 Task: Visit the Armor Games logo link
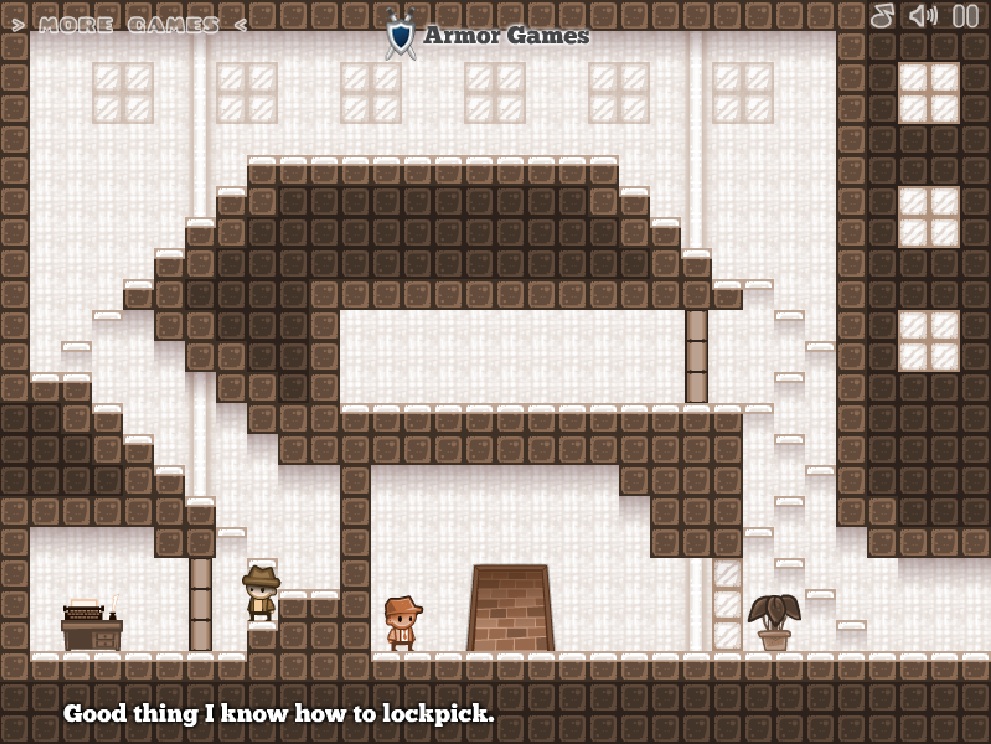tap(488, 35)
